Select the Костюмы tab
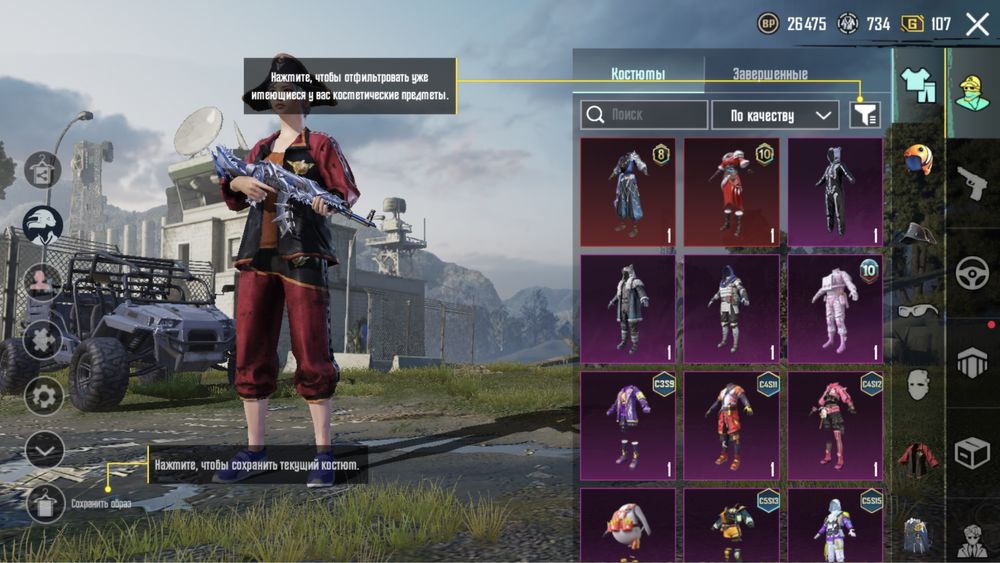This screenshot has height=563, width=1000. coord(638,74)
